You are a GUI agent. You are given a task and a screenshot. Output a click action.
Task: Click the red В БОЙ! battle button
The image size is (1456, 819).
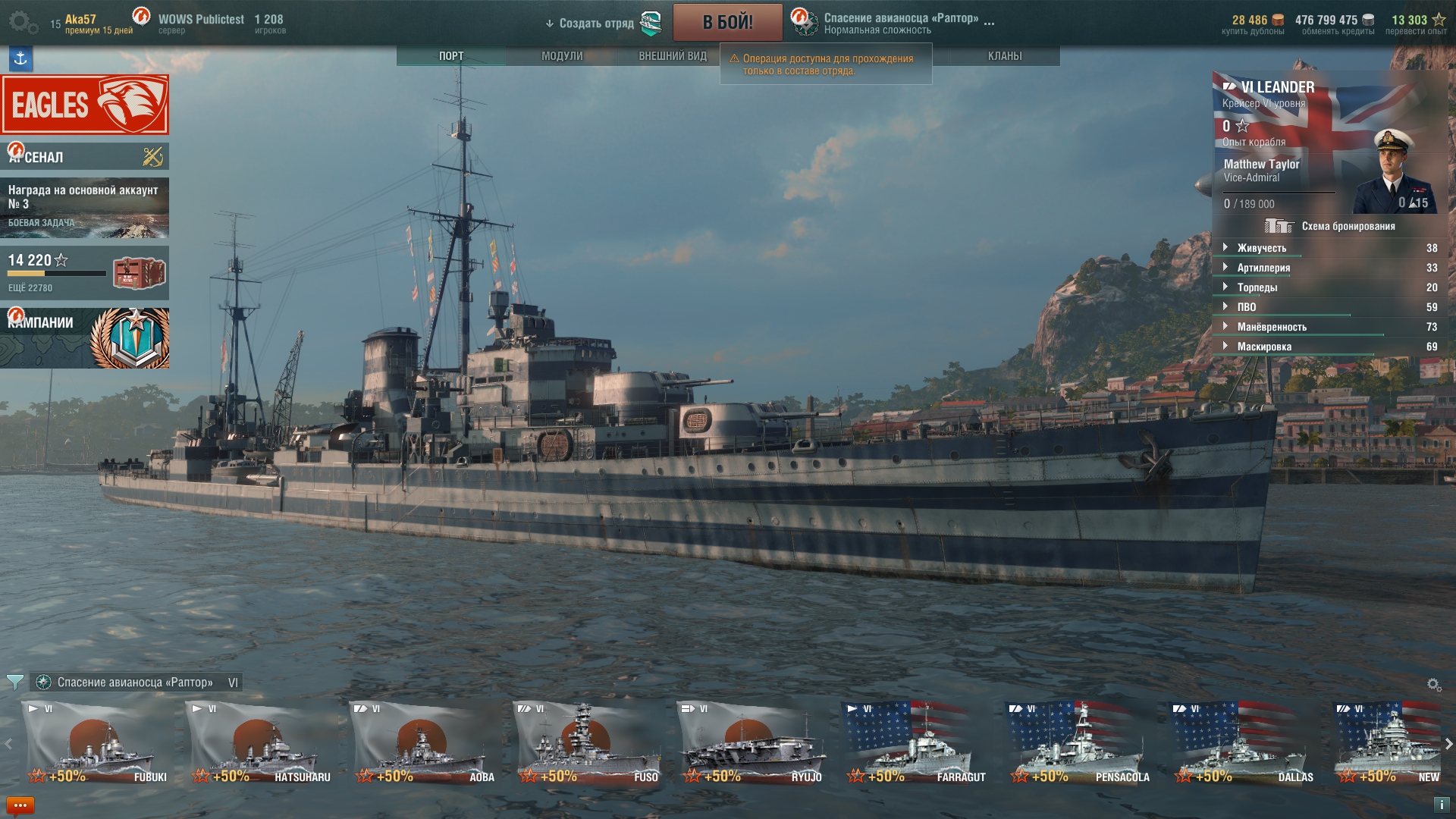[x=727, y=23]
